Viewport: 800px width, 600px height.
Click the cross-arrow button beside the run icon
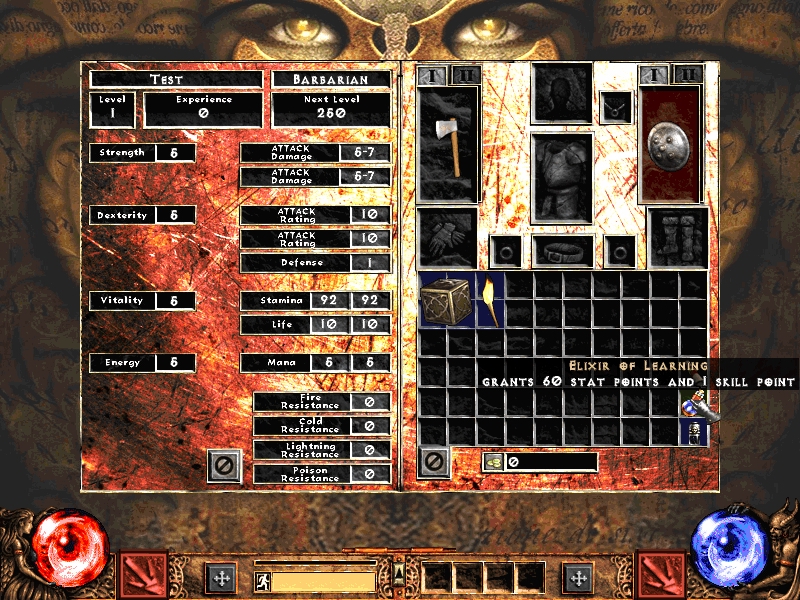220,578
